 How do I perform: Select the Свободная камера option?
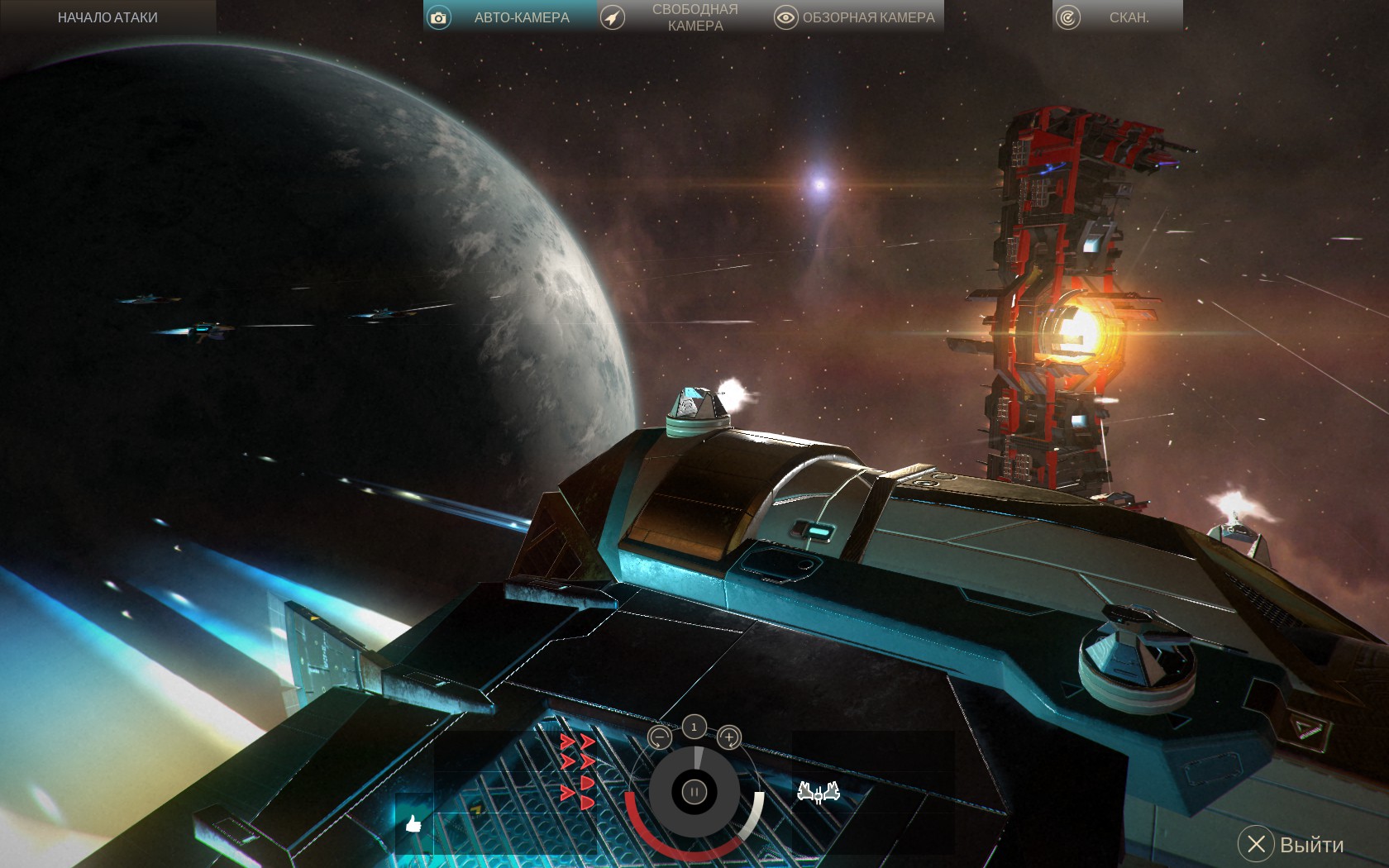(682, 17)
